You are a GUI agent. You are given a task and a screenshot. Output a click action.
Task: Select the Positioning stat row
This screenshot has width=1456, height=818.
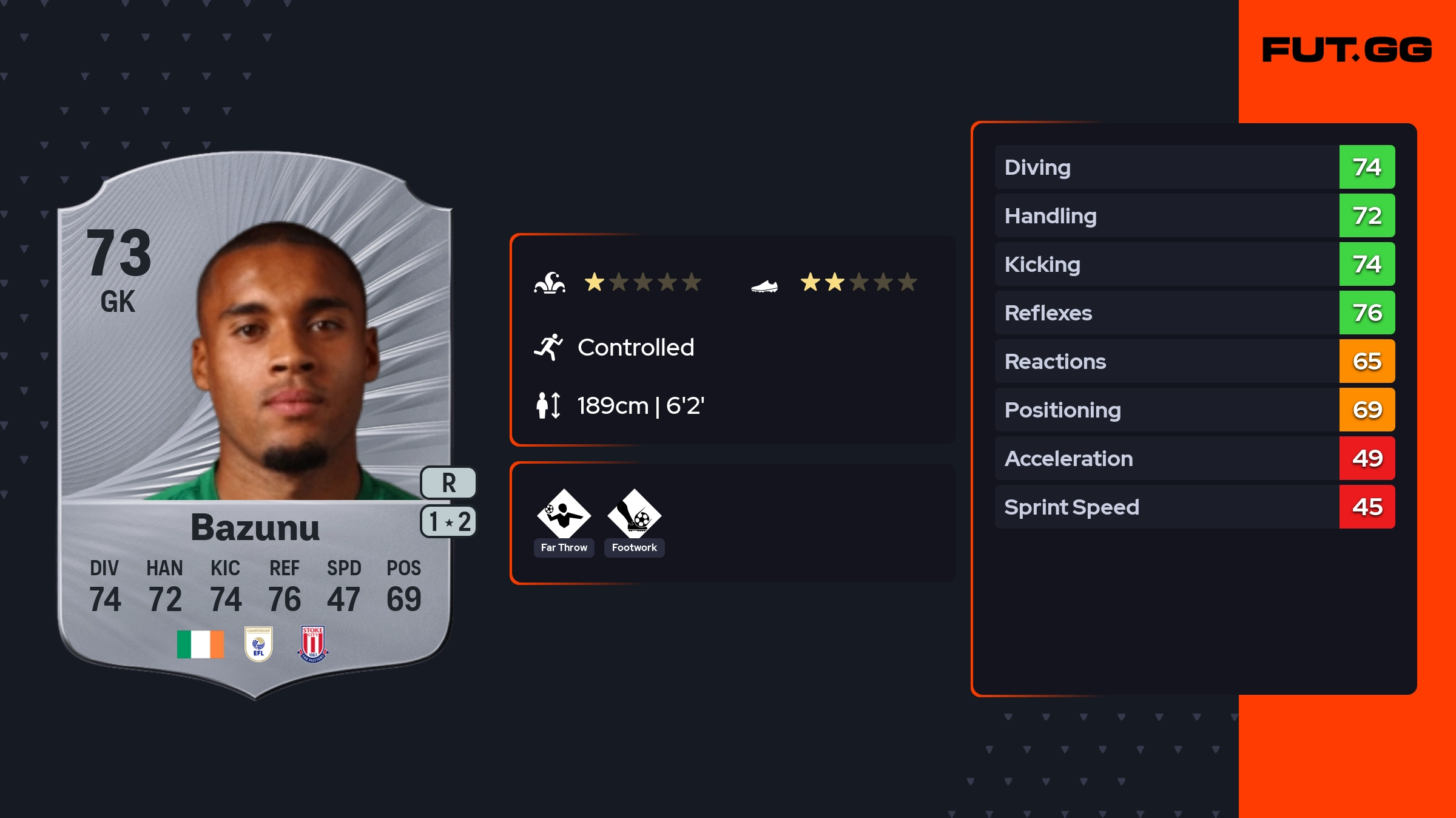pyautogui.click(x=1194, y=410)
